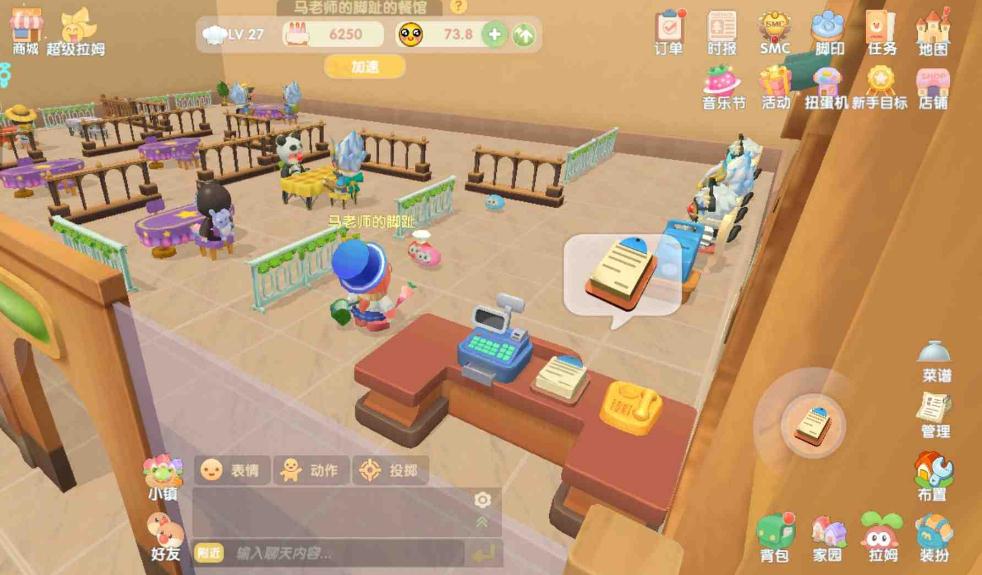The image size is (982, 575).
Task: Open the 活动 events gift box
Action: pyautogui.click(x=775, y=86)
